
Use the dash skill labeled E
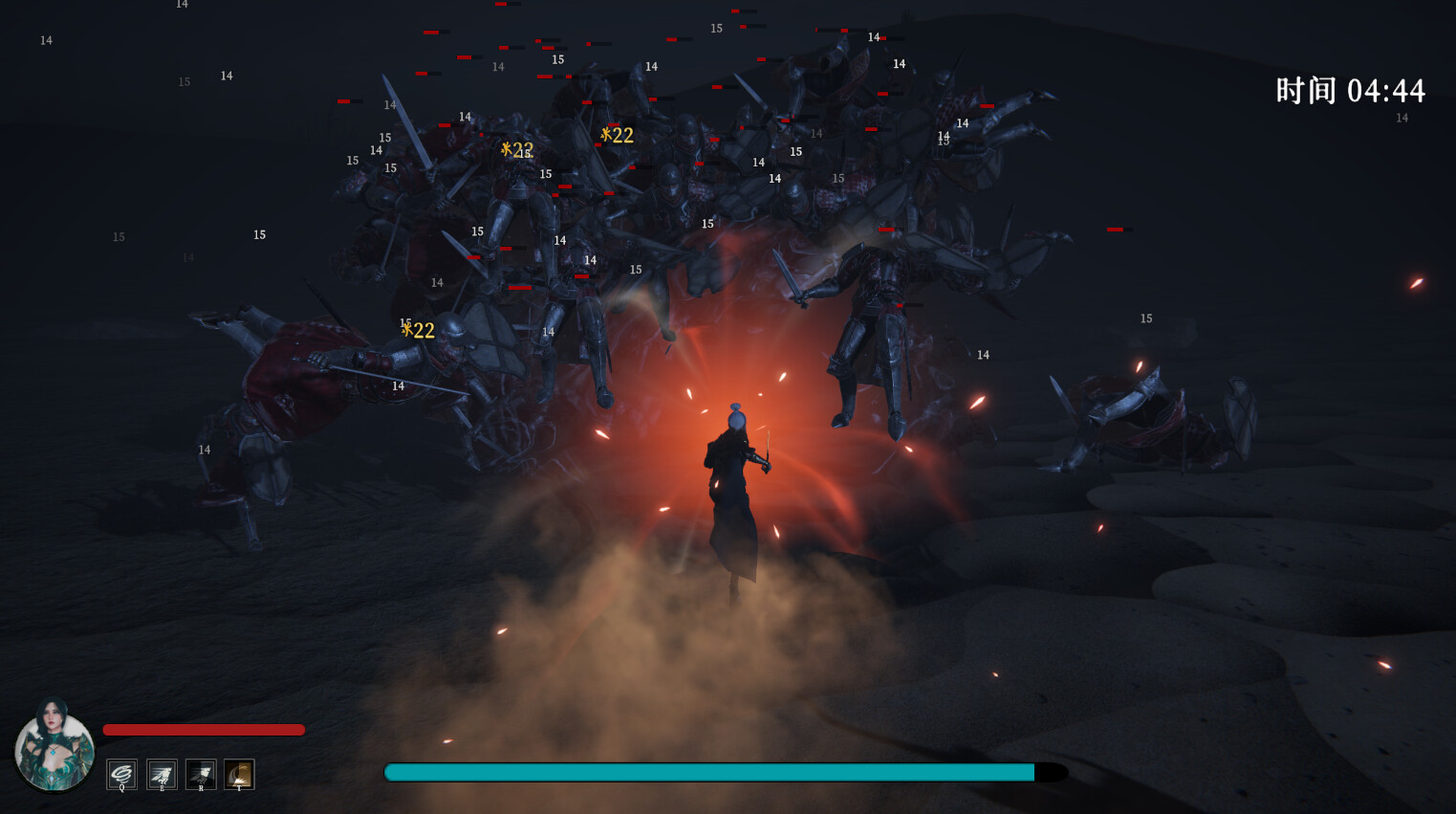click(x=162, y=775)
